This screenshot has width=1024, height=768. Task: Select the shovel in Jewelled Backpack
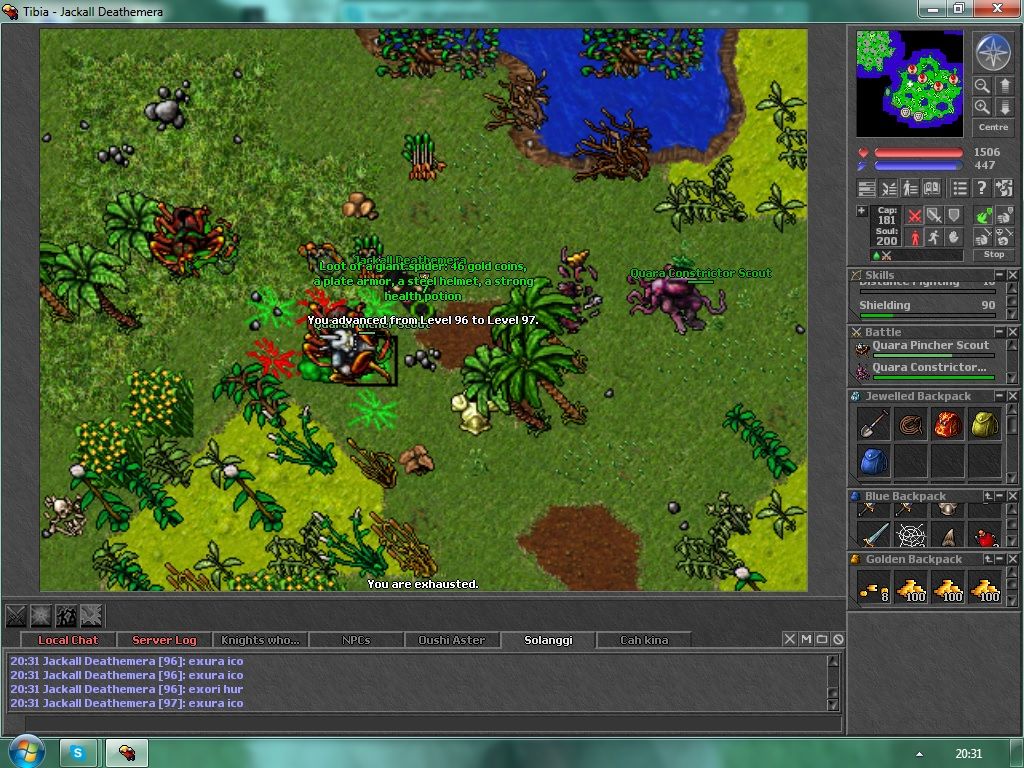click(x=873, y=424)
